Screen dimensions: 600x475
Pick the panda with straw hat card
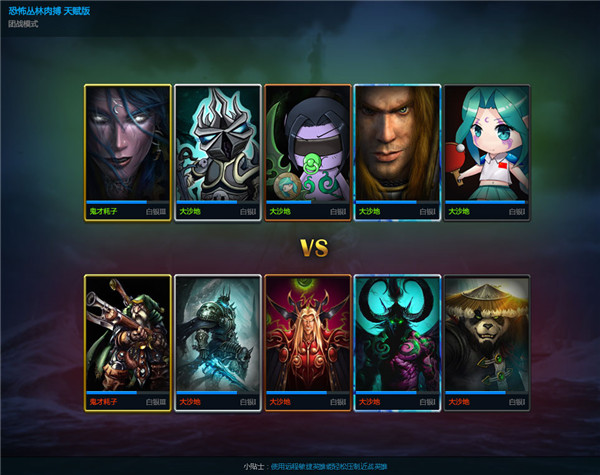coord(487,335)
